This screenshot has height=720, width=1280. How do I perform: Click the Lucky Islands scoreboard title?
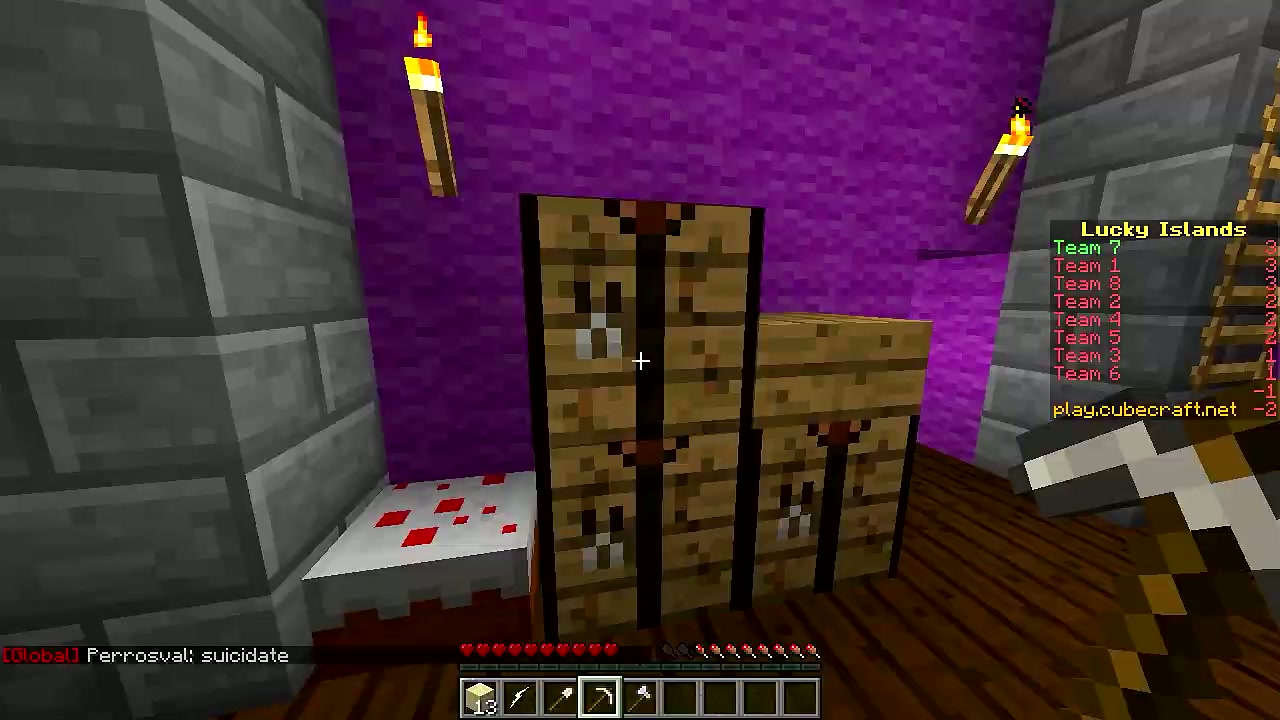(x=1163, y=229)
